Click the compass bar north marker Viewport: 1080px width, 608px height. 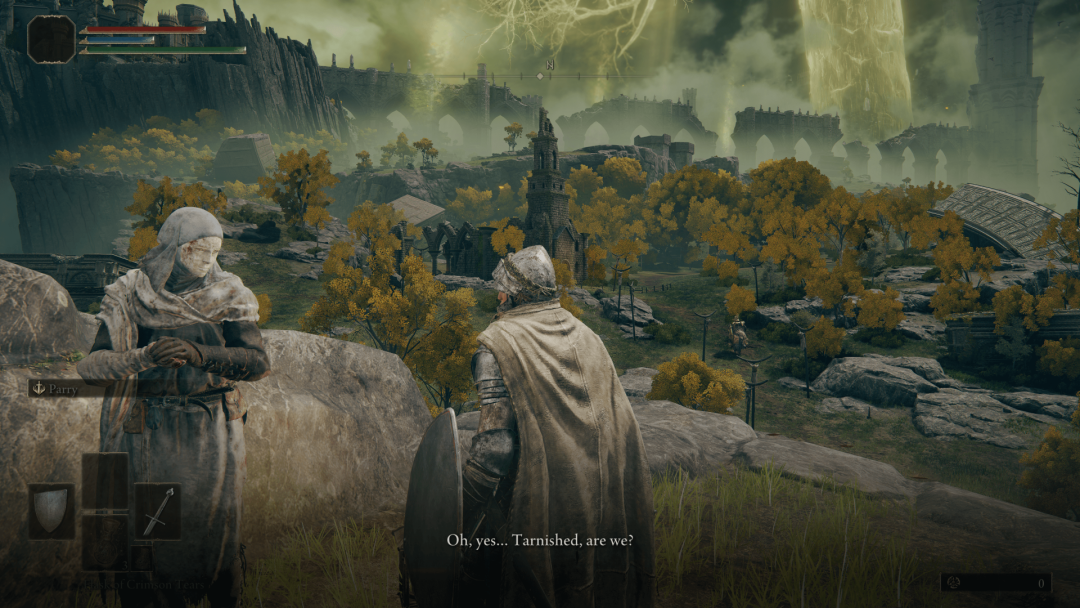click(x=549, y=64)
